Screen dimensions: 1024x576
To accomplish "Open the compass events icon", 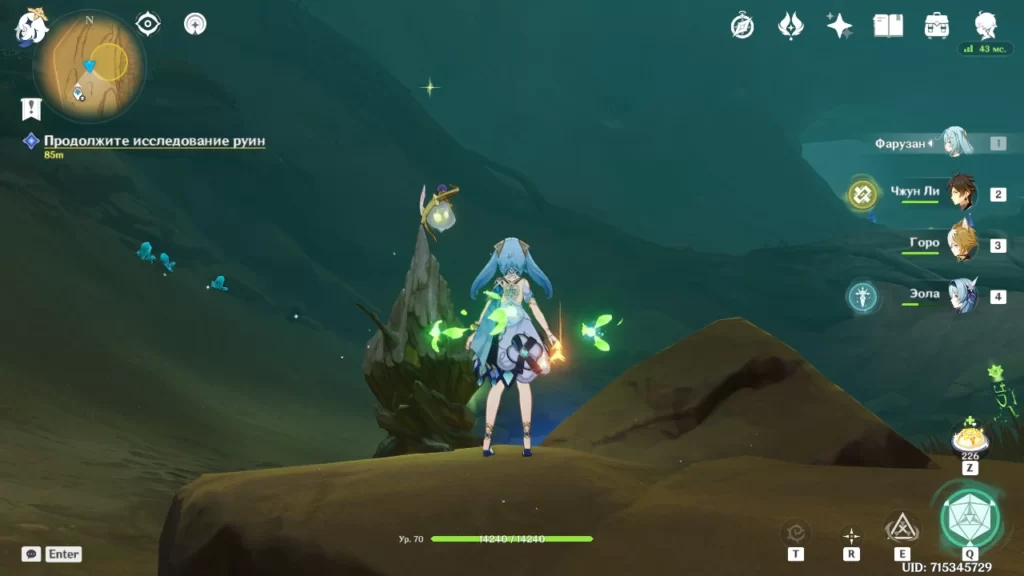I will (x=742, y=26).
